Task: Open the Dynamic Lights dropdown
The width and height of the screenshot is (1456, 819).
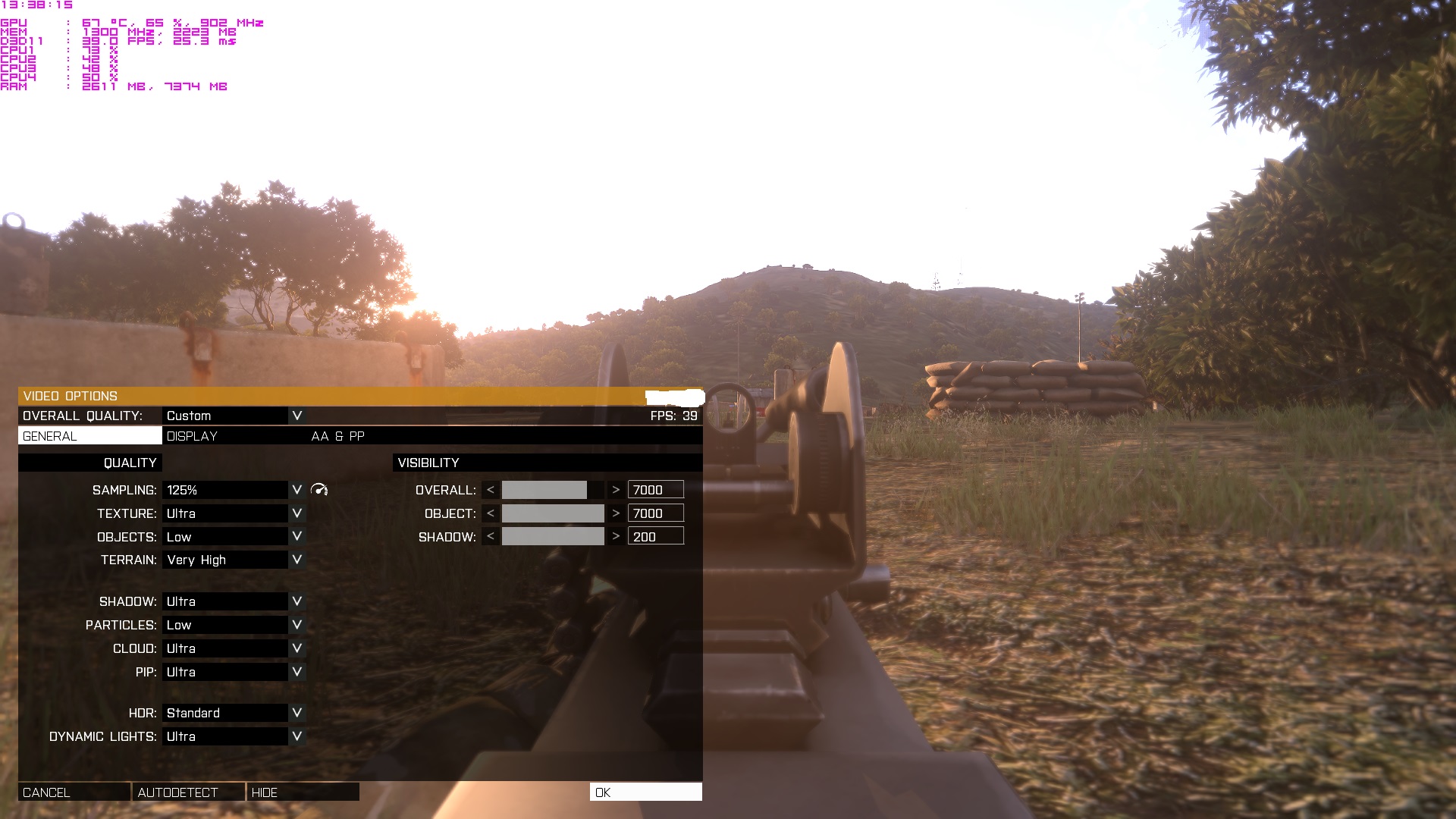Action: (297, 736)
